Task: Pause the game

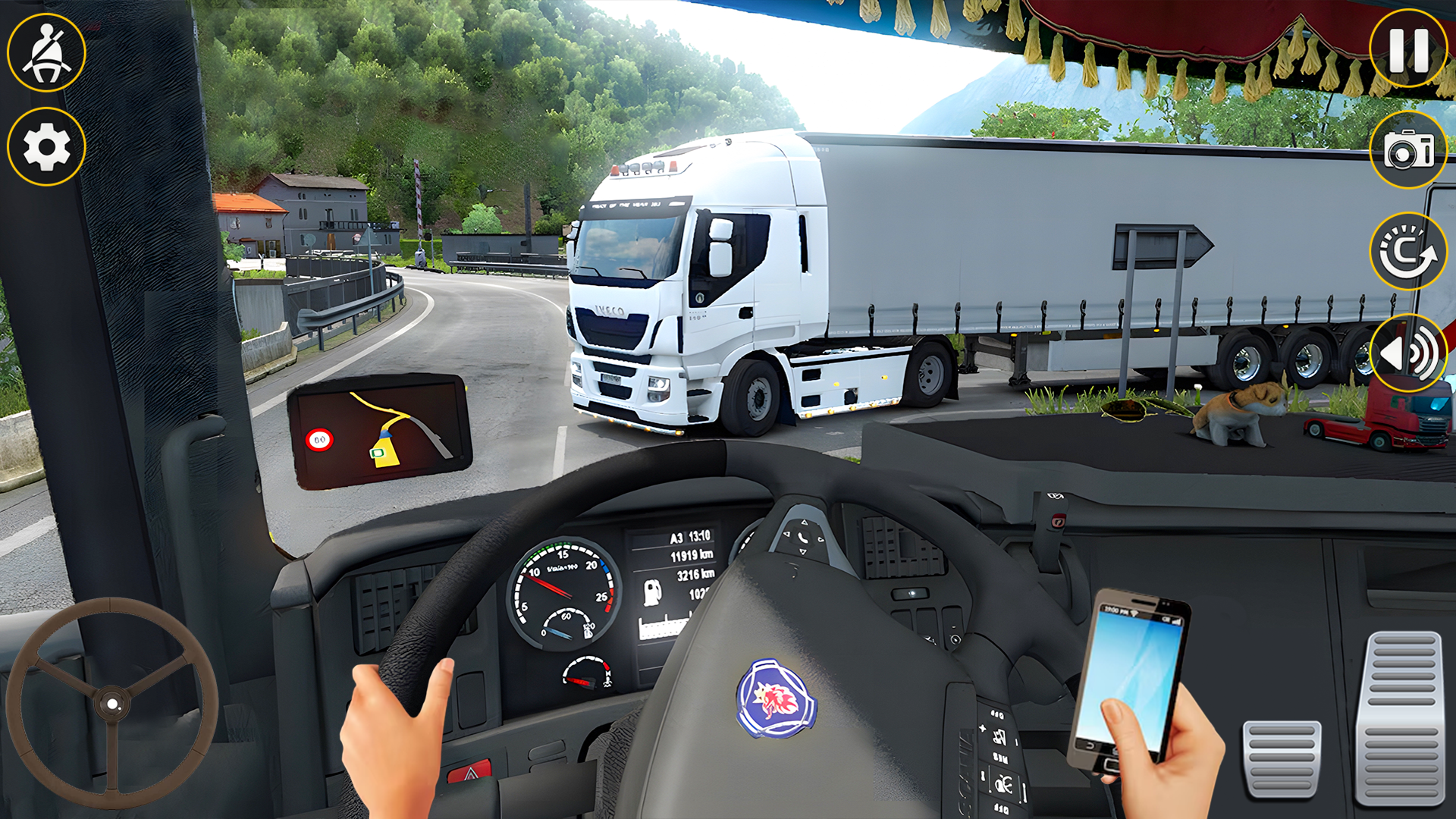Action: click(1407, 48)
